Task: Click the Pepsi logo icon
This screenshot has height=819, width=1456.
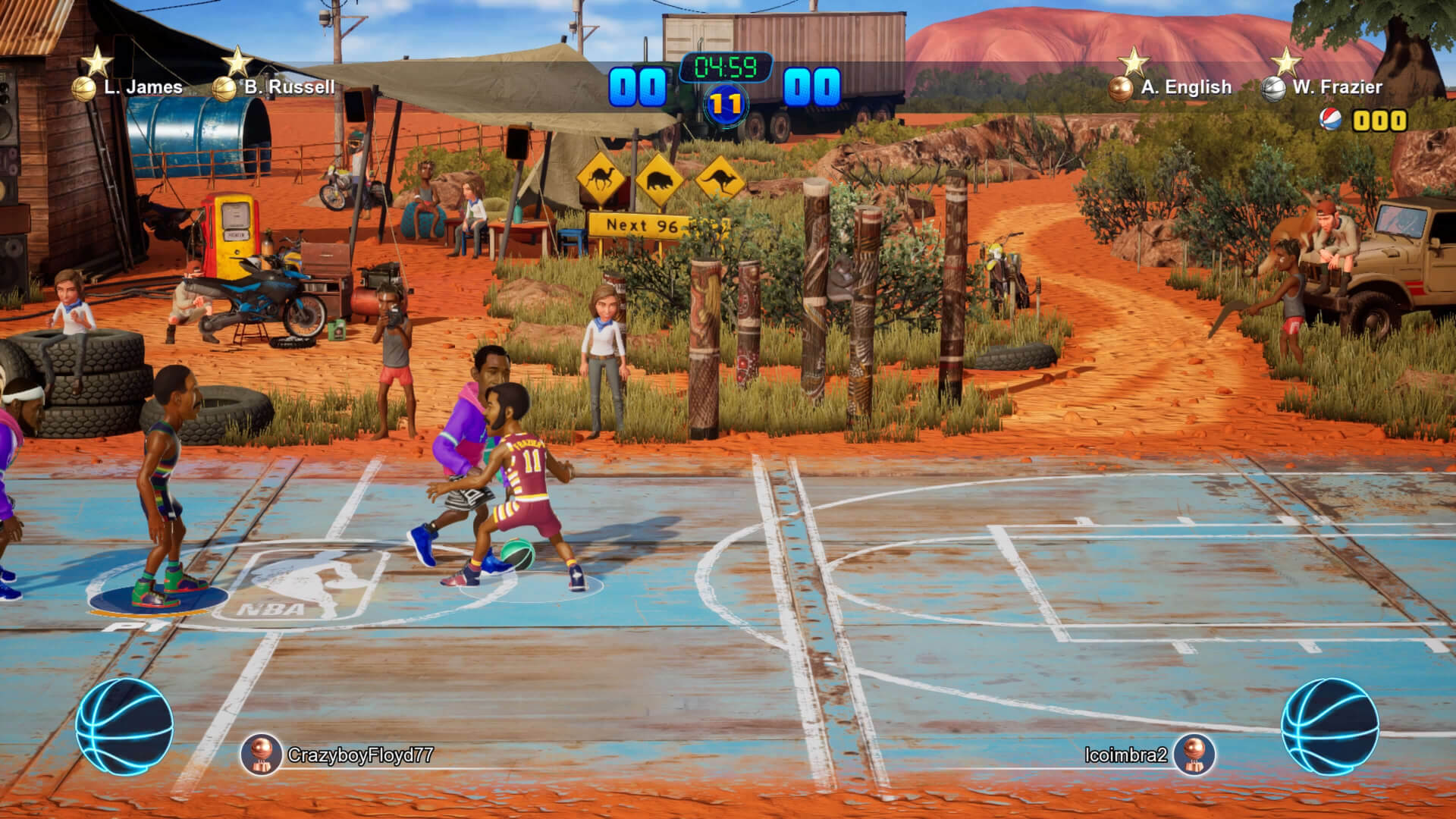Action: pos(1330,121)
